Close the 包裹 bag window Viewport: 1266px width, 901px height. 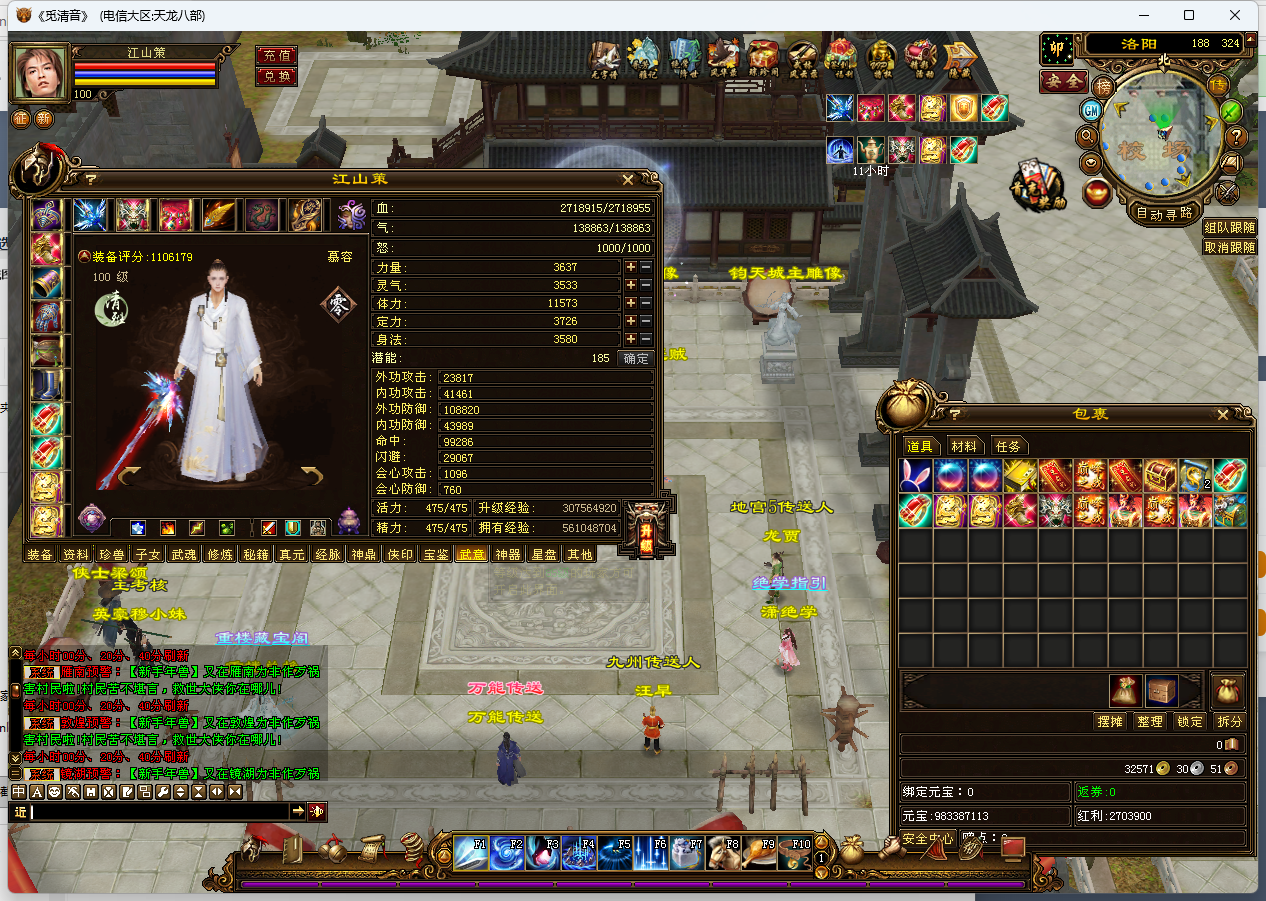tap(1222, 414)
